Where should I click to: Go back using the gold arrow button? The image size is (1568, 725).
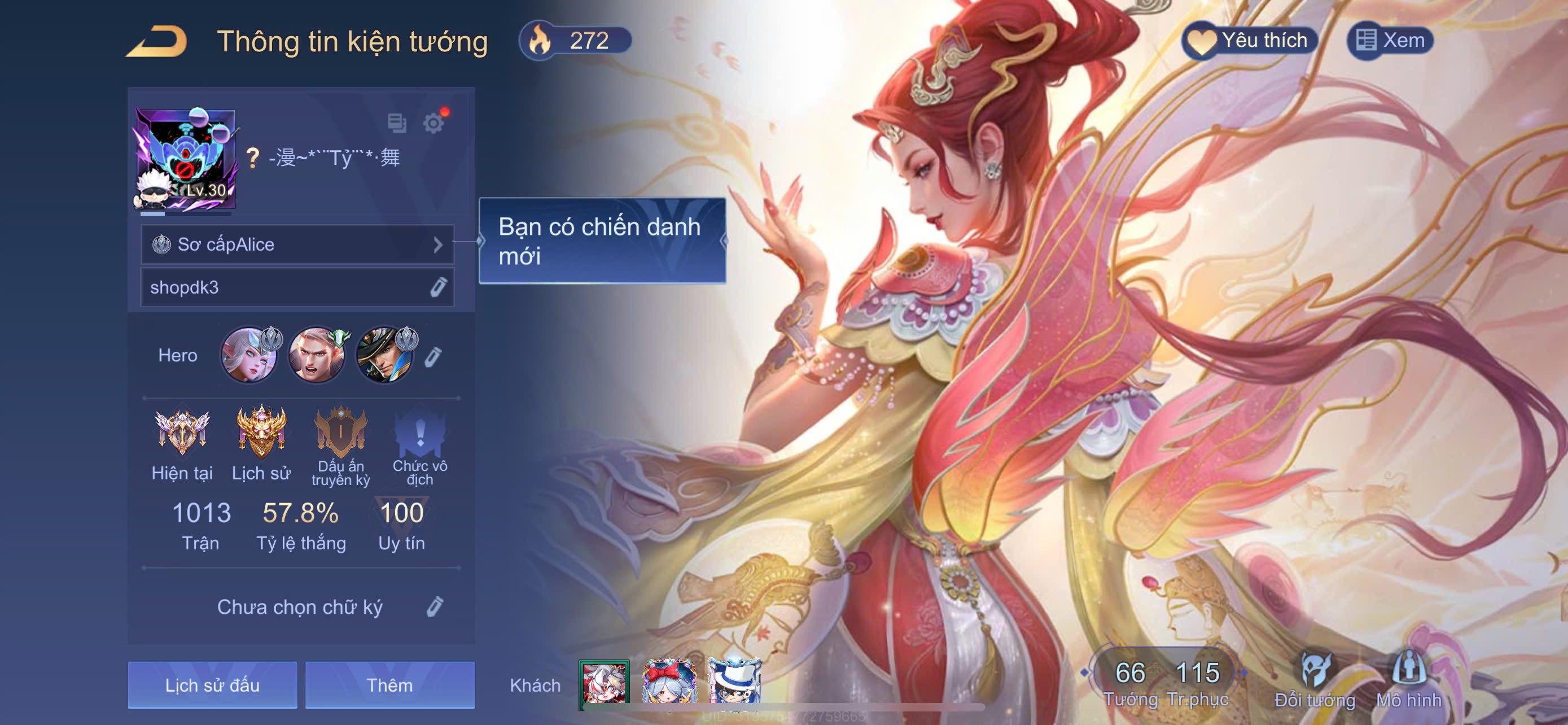pos(156,41)
